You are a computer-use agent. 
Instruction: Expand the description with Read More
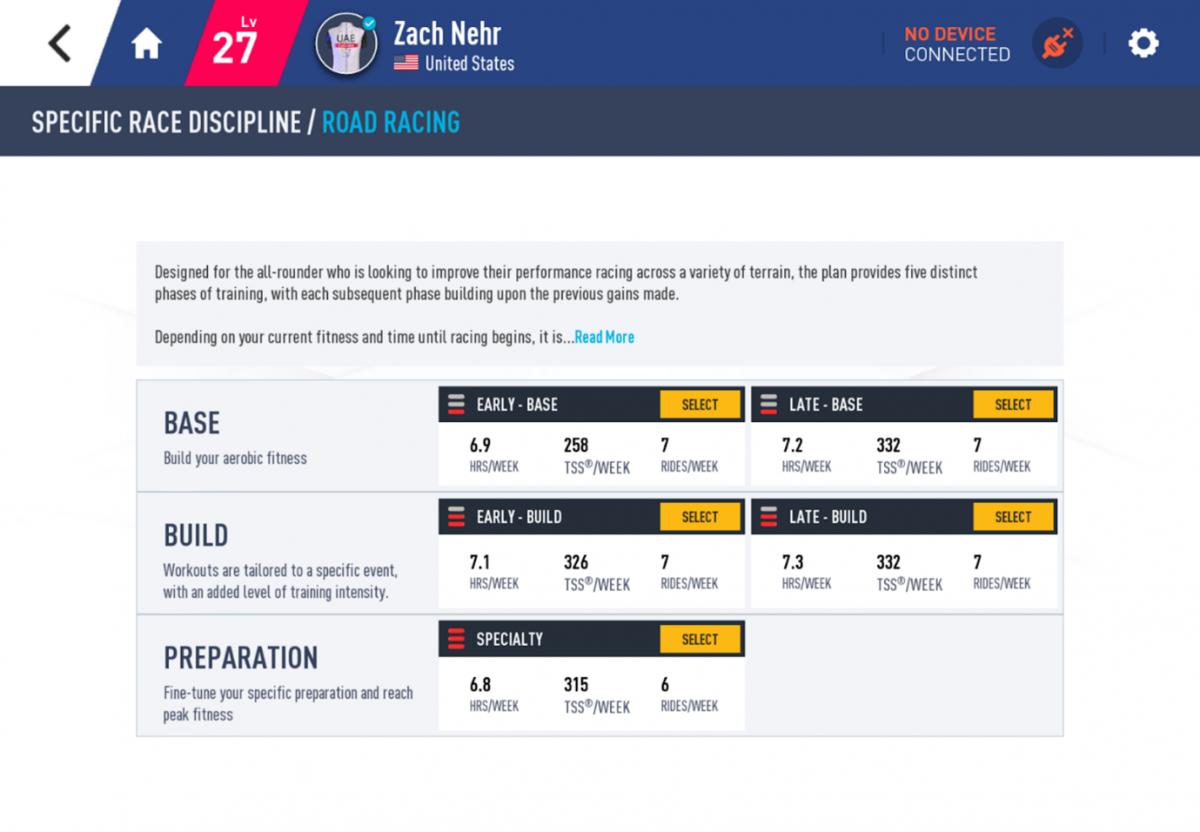click(604, 337)
